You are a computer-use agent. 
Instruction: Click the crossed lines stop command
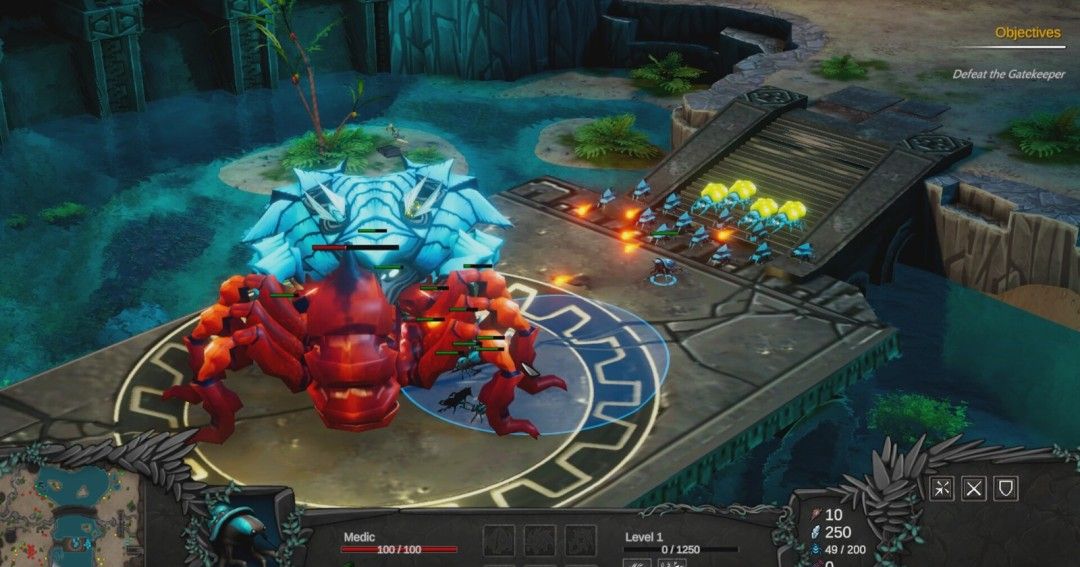pos(974,487)
